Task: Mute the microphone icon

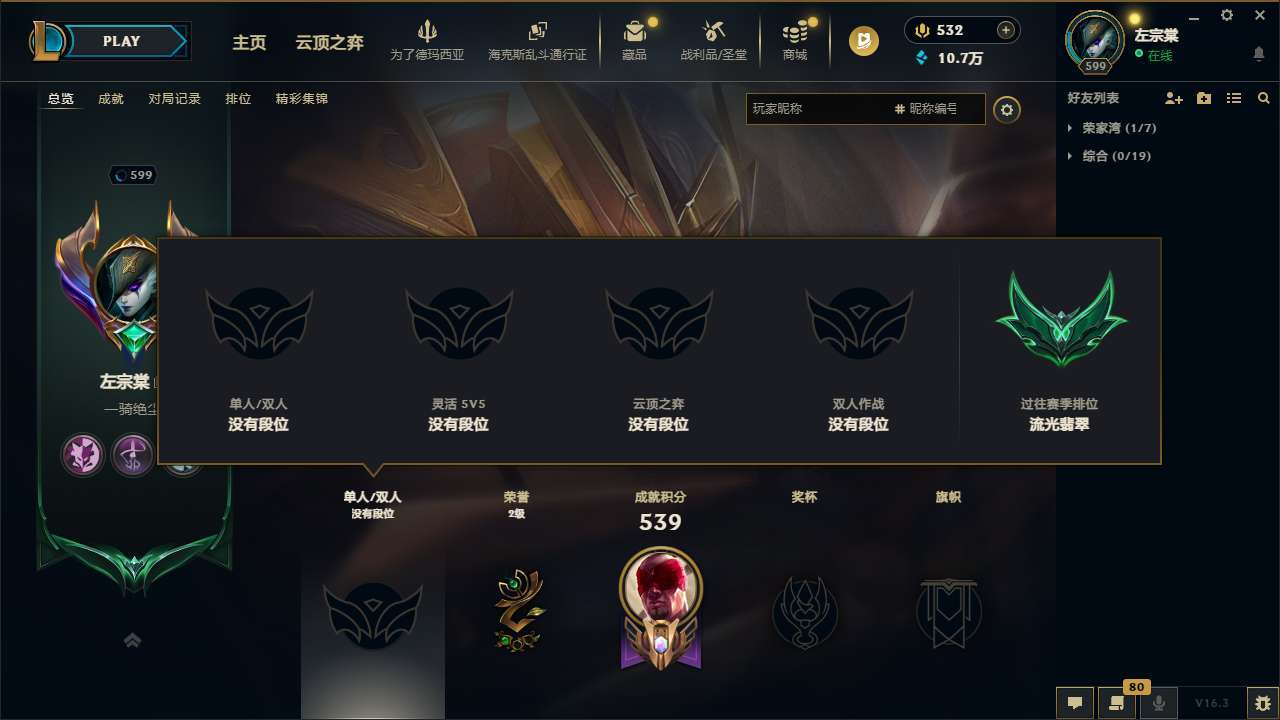Action: tap(1160, 703)
